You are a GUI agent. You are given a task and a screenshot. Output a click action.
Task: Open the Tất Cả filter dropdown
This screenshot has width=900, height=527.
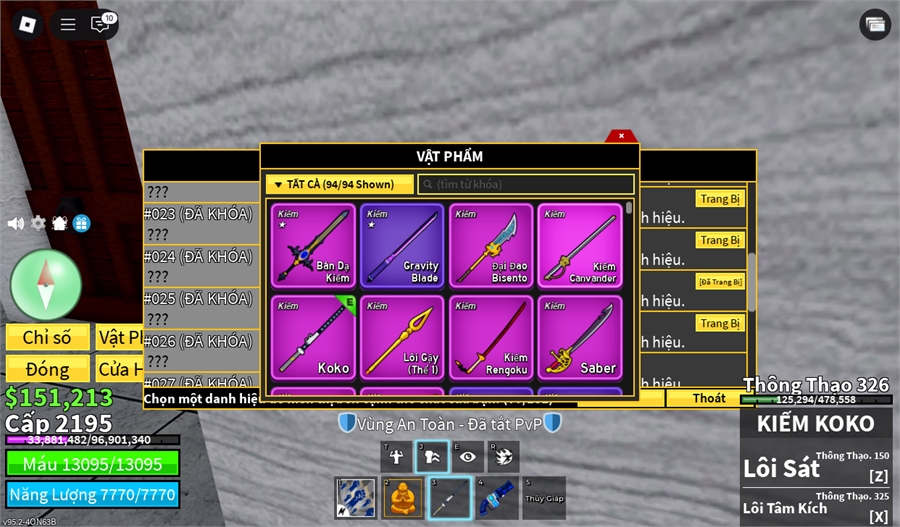click(x=339, y=184)
